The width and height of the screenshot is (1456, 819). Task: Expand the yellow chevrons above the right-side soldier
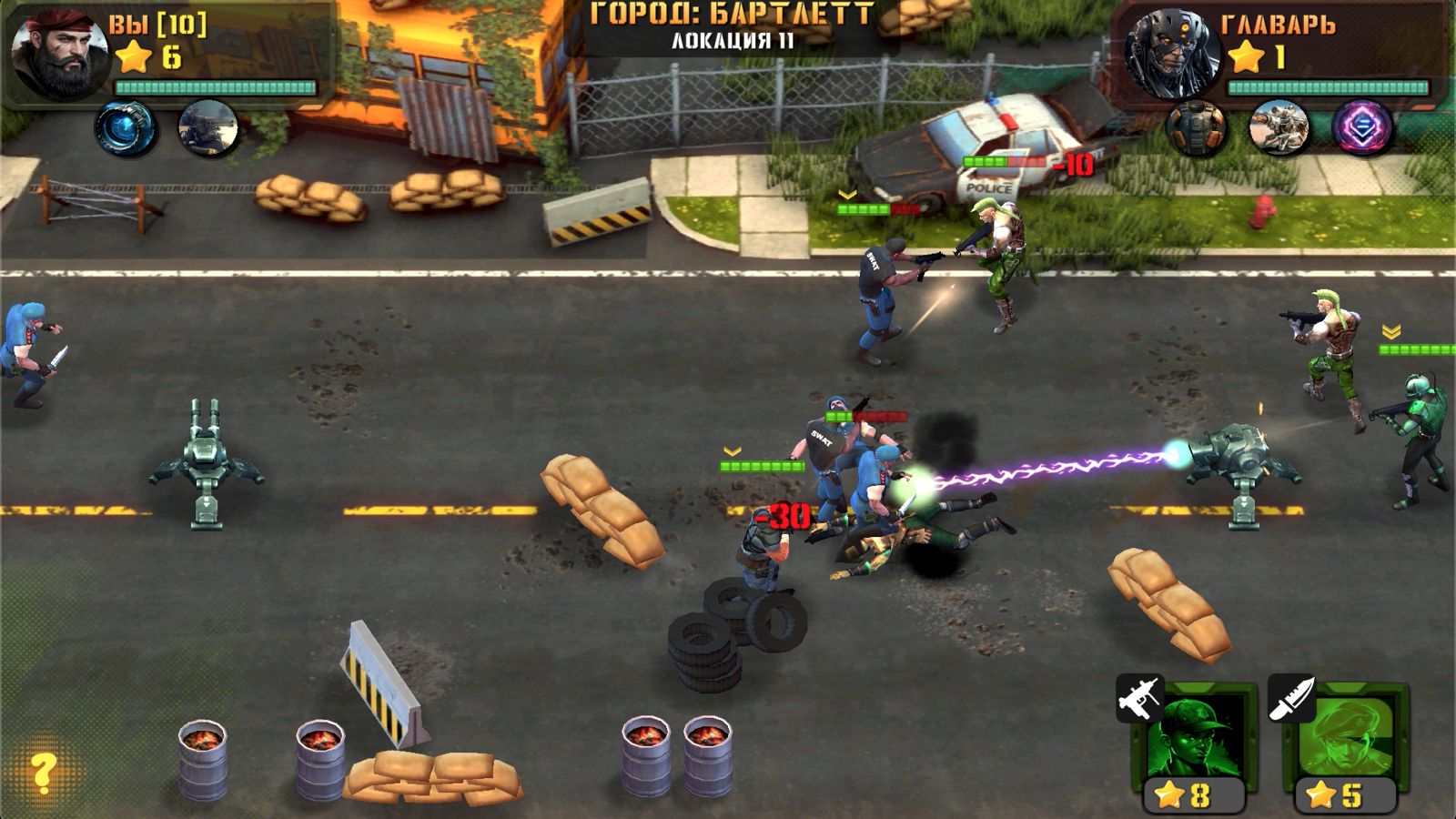(x=1392, y=329)
